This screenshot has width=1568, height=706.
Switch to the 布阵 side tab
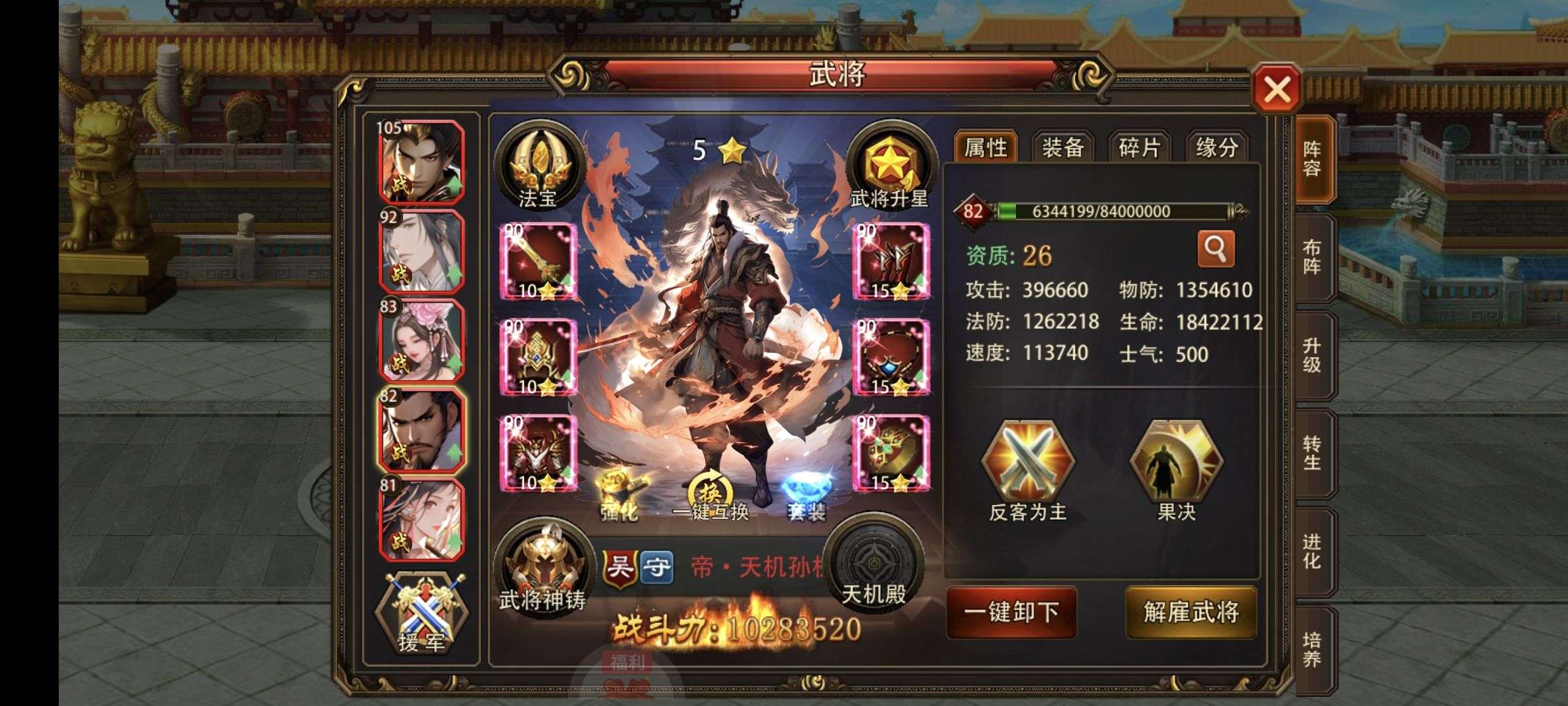(1312, 257)
